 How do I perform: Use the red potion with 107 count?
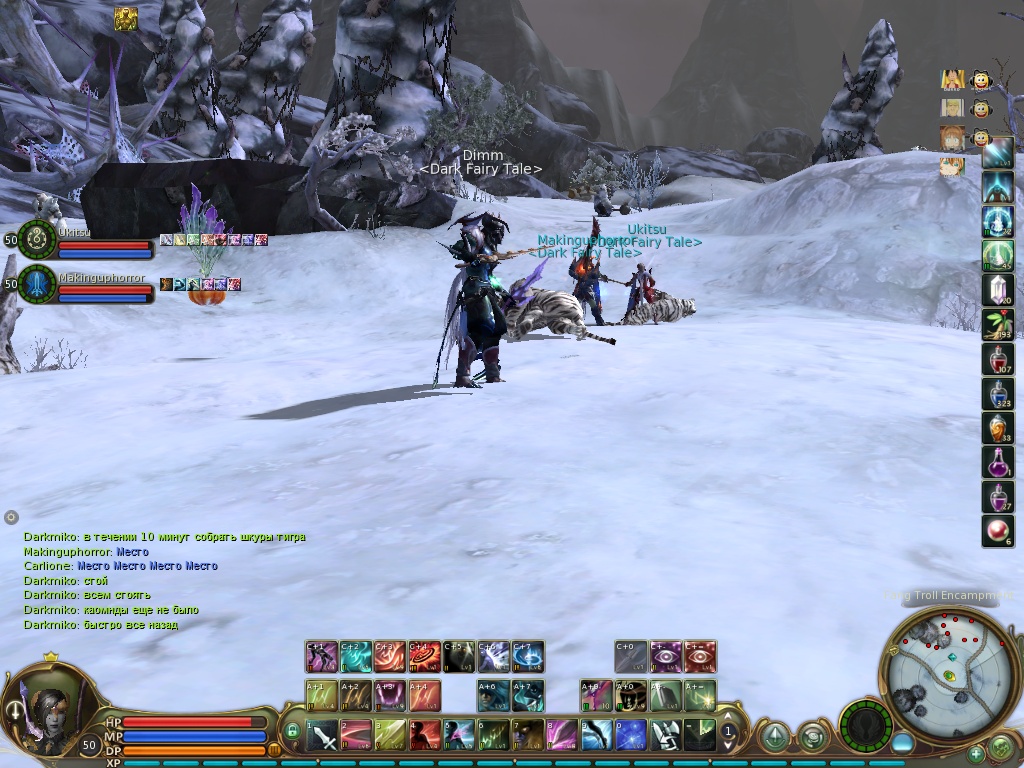997,359
